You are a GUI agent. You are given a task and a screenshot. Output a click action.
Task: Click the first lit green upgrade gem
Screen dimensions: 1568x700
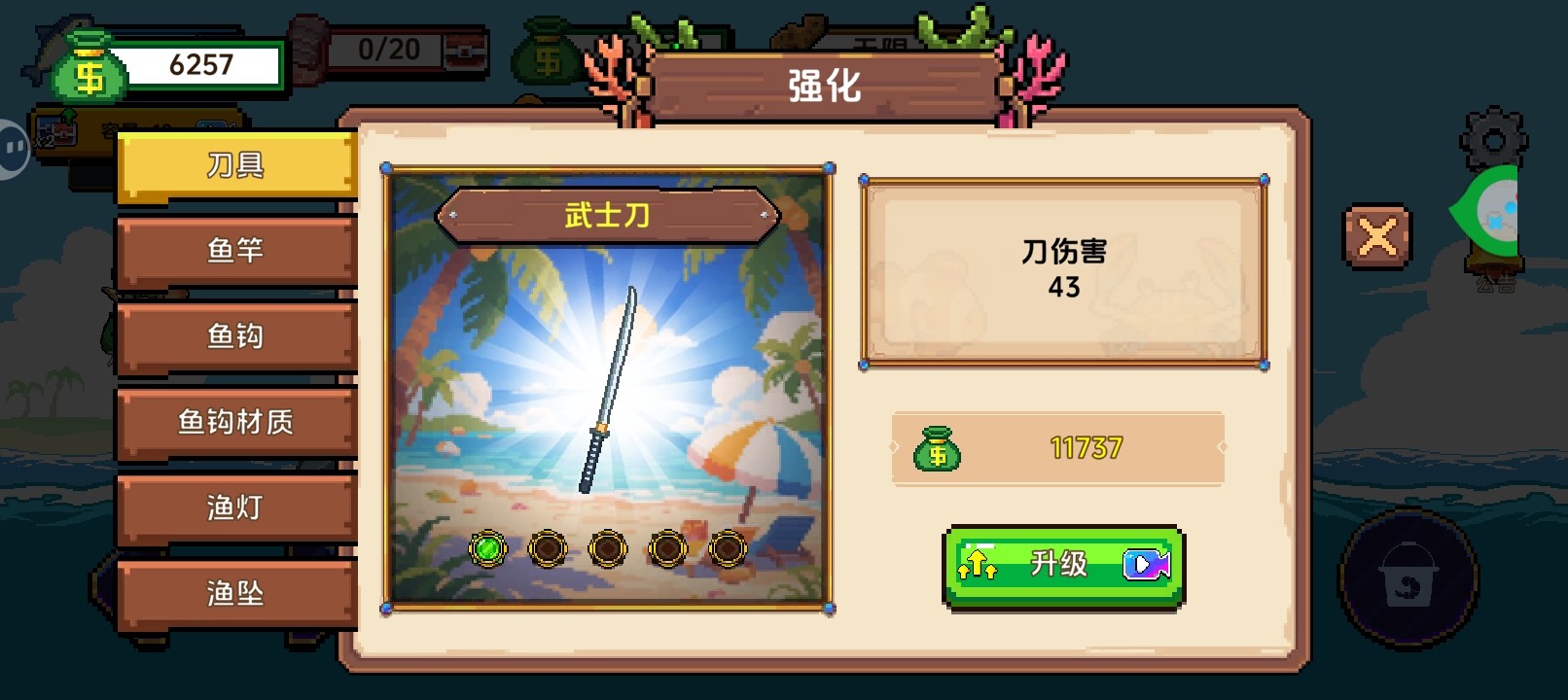(x=487, y=549)
